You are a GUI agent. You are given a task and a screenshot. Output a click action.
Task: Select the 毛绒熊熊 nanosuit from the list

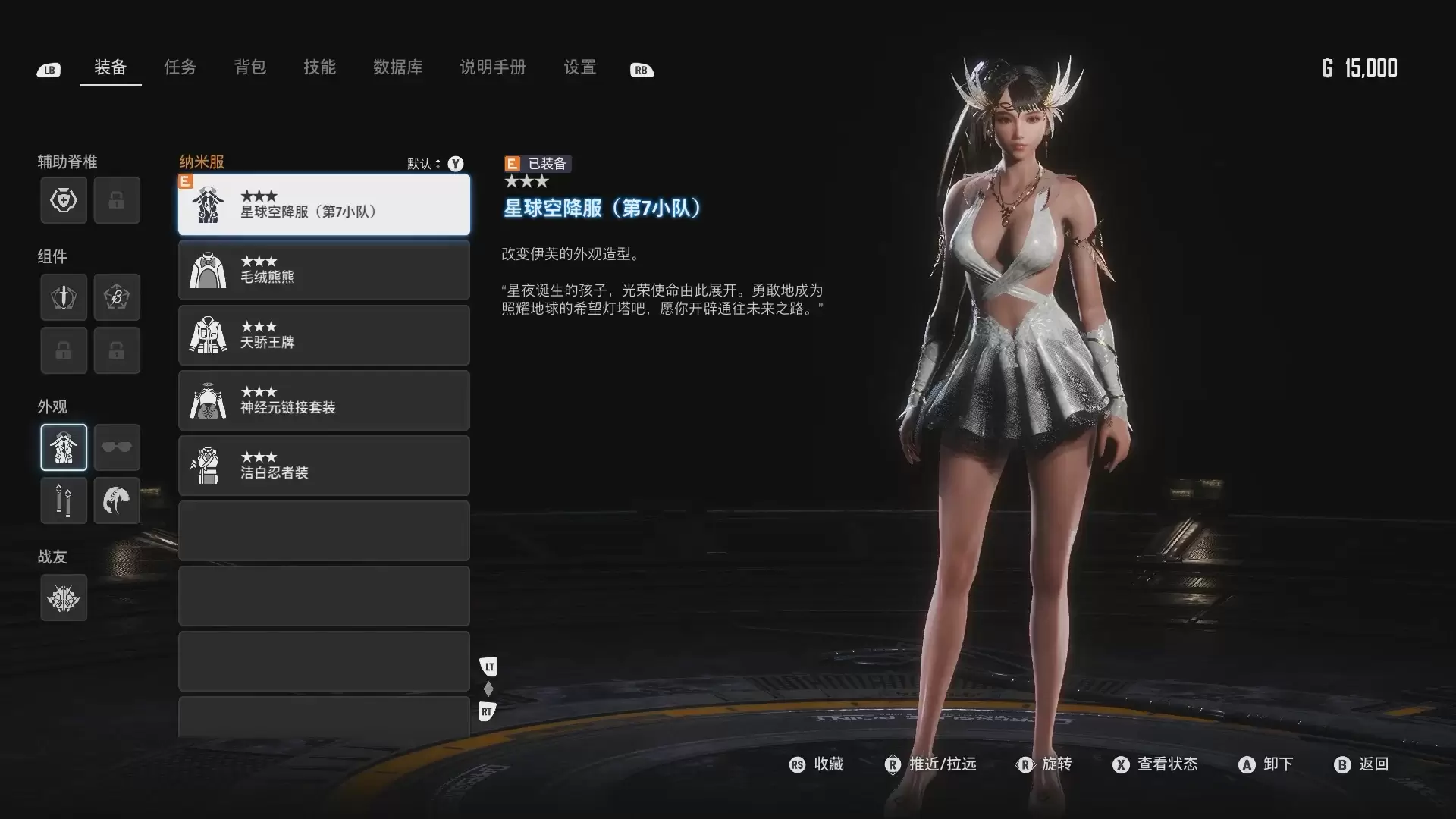click(x=324, y=270)
